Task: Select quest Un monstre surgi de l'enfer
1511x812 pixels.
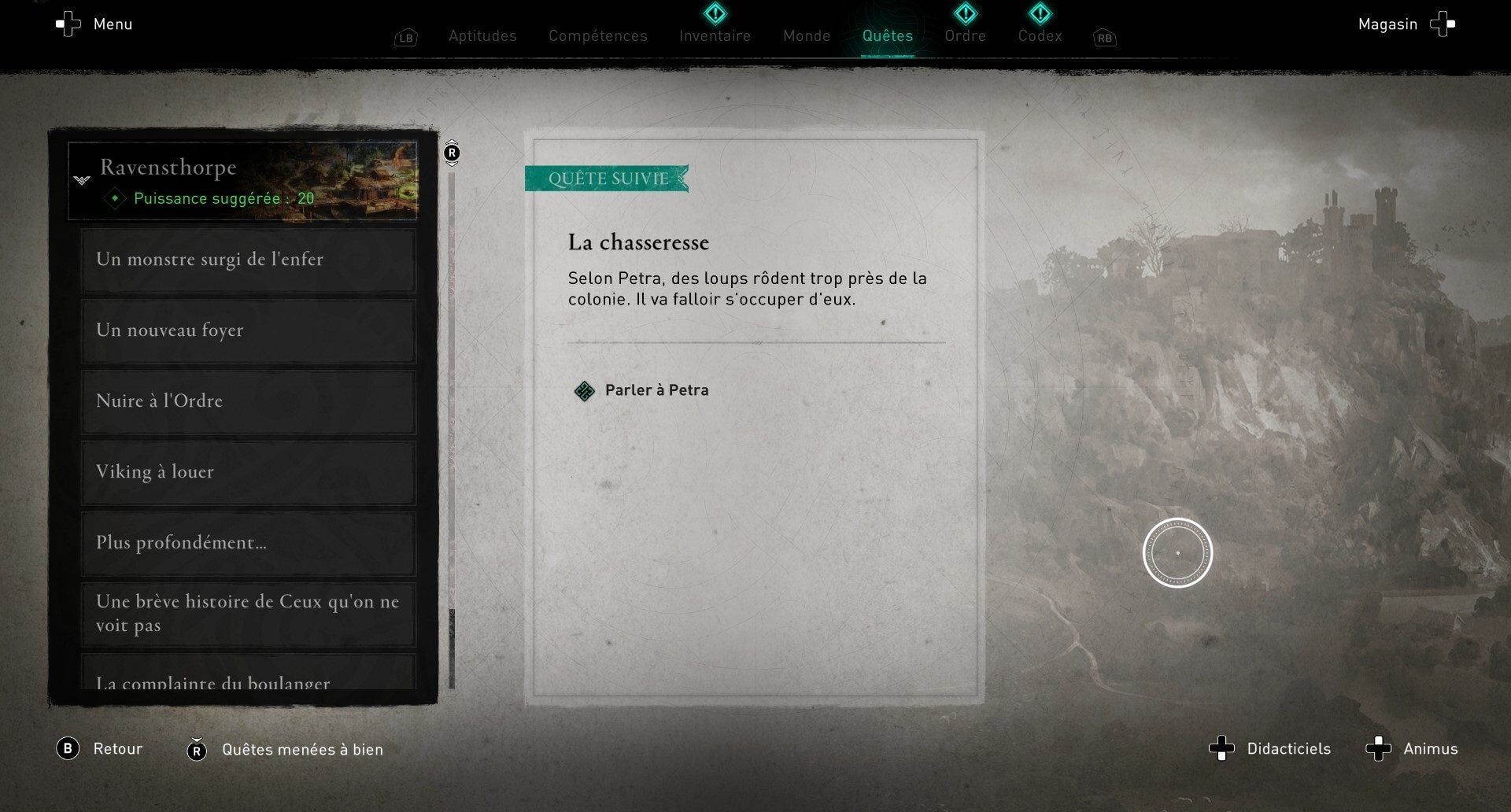Action: (249, 260)
